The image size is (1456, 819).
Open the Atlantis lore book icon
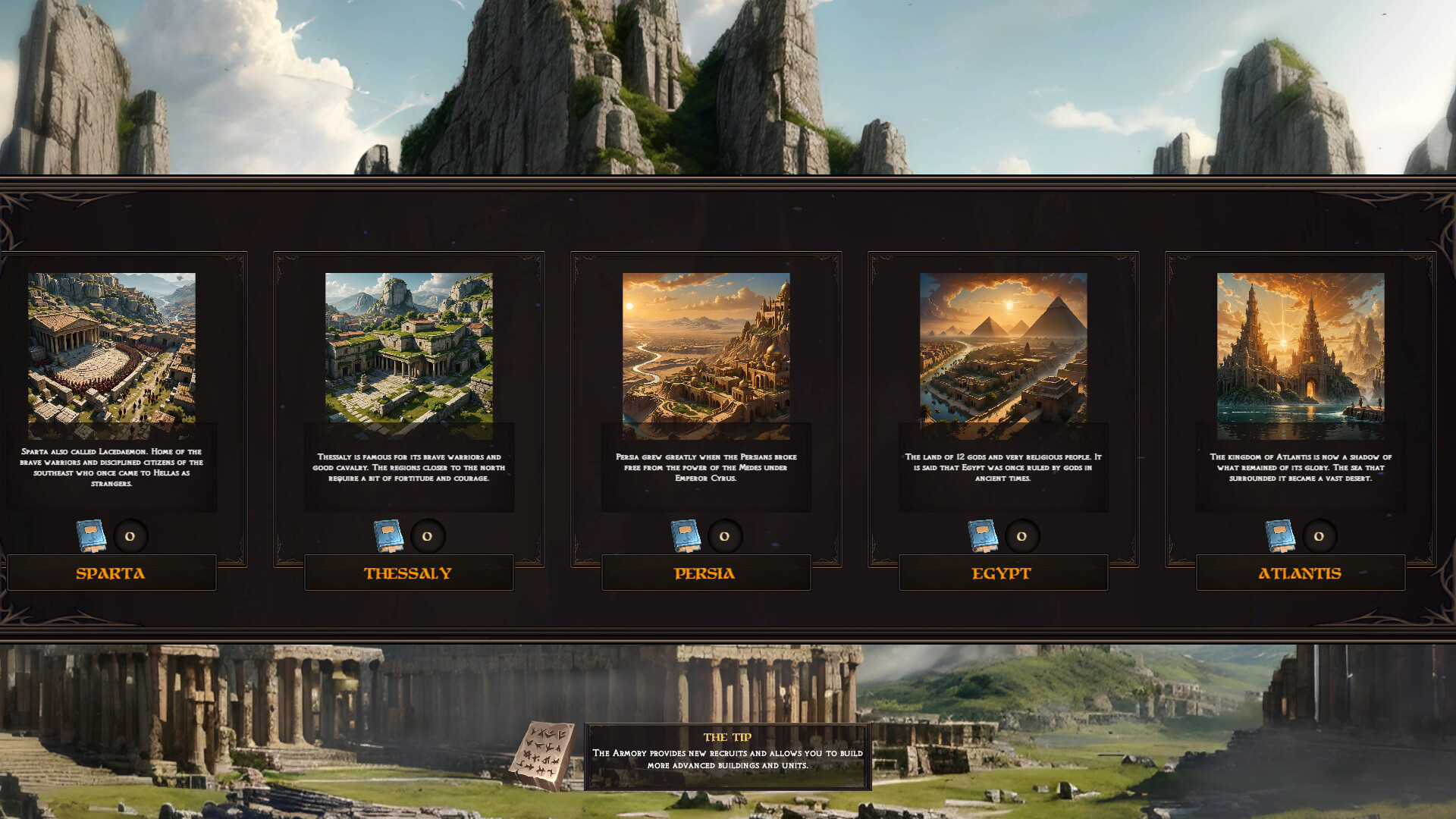[x=1281, y=535]
